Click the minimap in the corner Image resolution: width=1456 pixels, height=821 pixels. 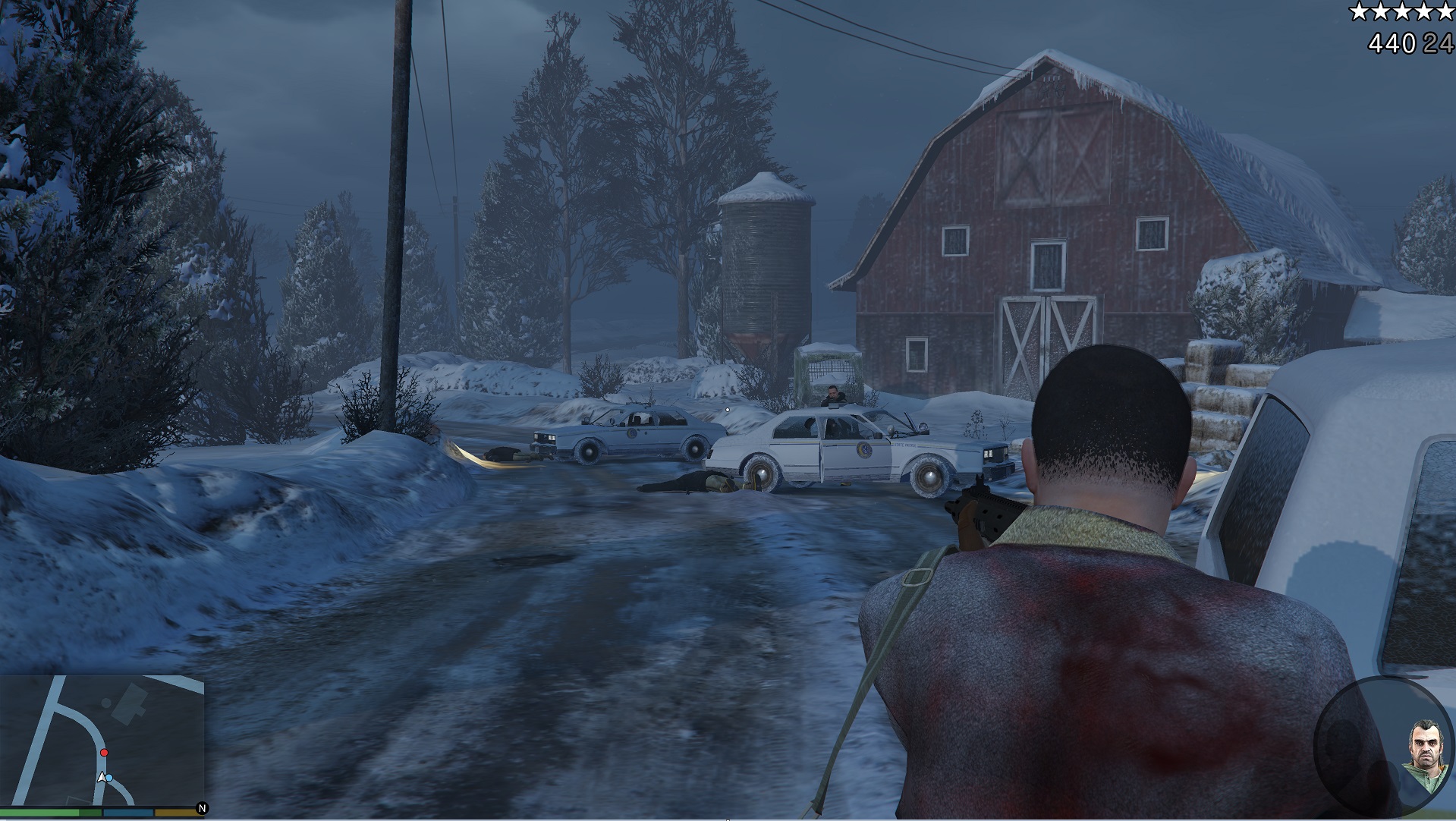click(x=102, y=740)
